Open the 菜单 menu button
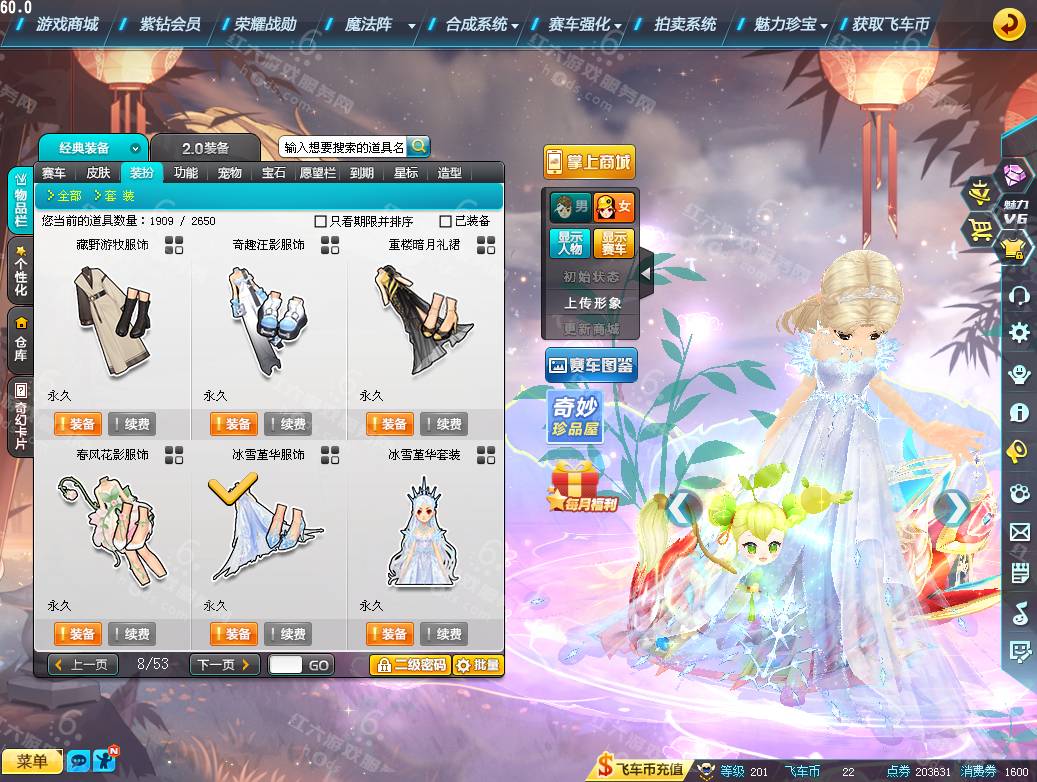 [x=32, y=762]
